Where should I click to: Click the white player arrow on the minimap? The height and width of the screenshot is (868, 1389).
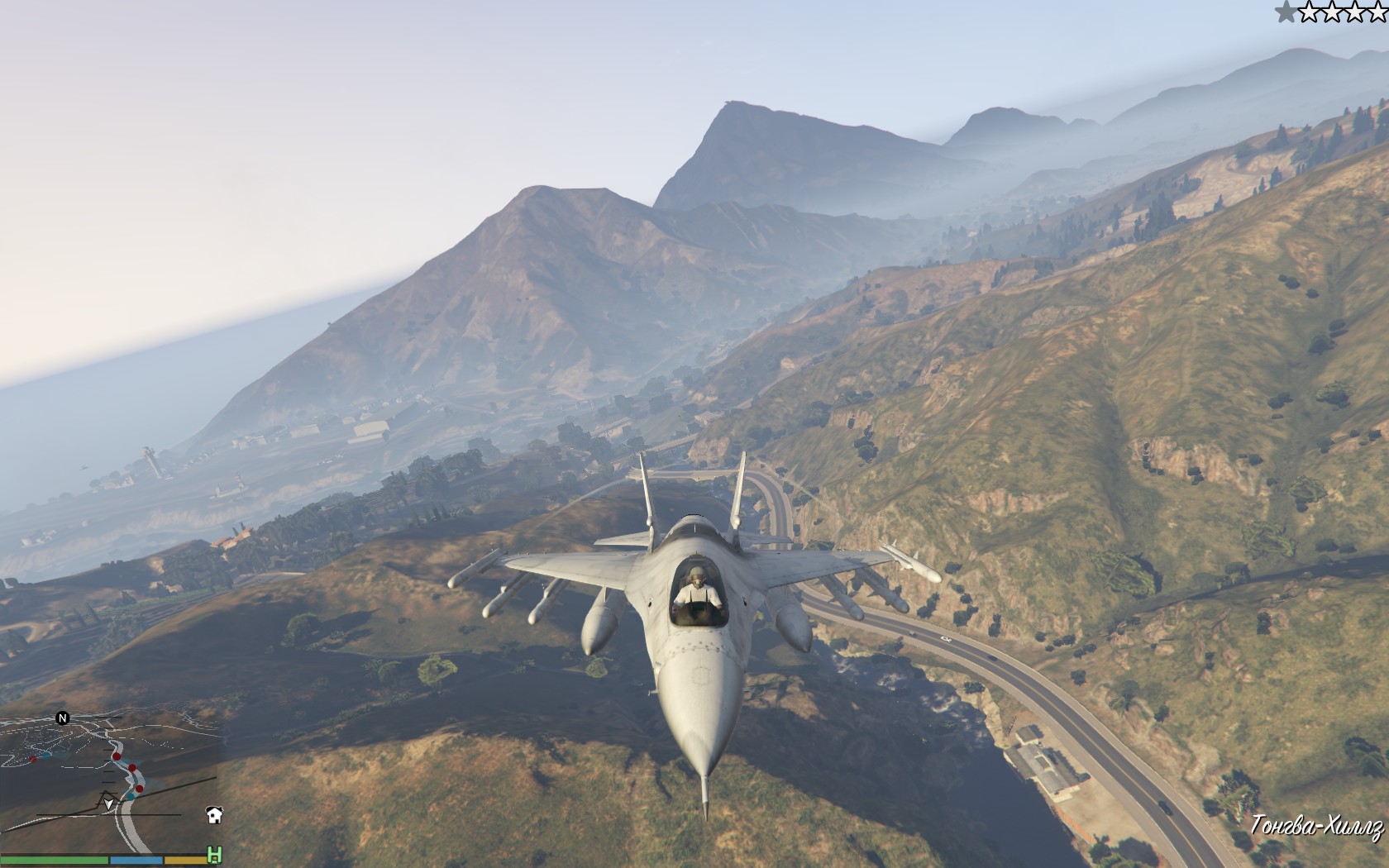click(108, 804)
